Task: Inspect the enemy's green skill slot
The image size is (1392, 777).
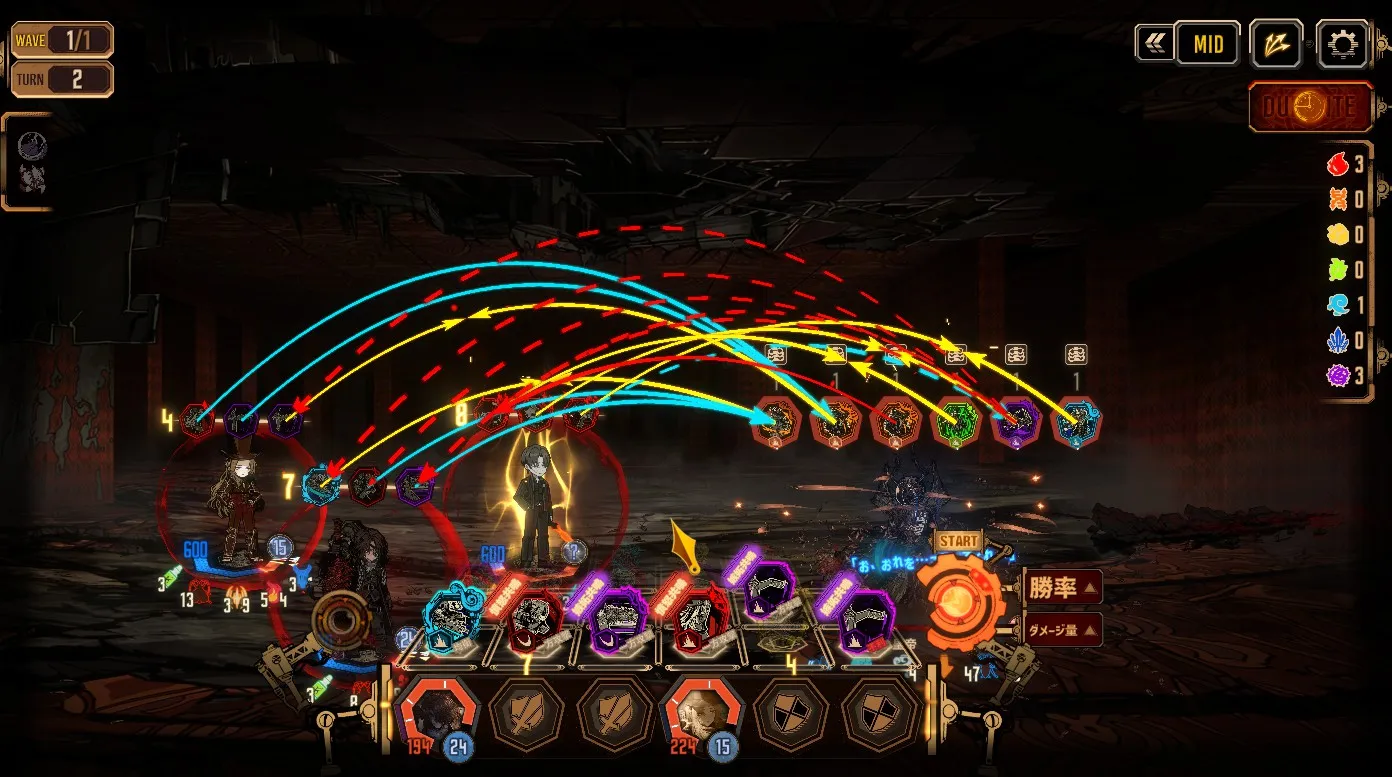Action: coord(955,423)
